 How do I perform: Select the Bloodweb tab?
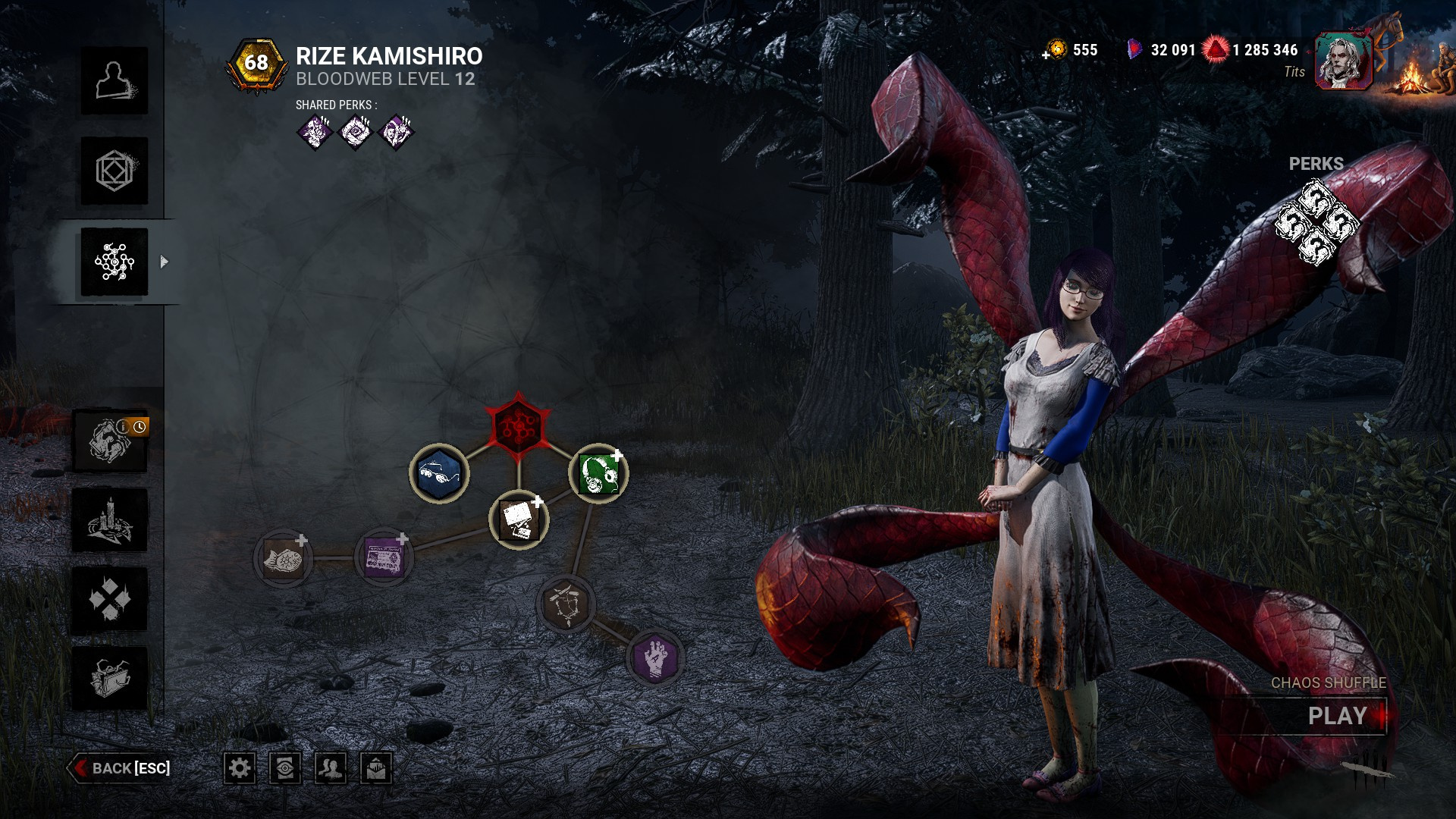[115, 262]
